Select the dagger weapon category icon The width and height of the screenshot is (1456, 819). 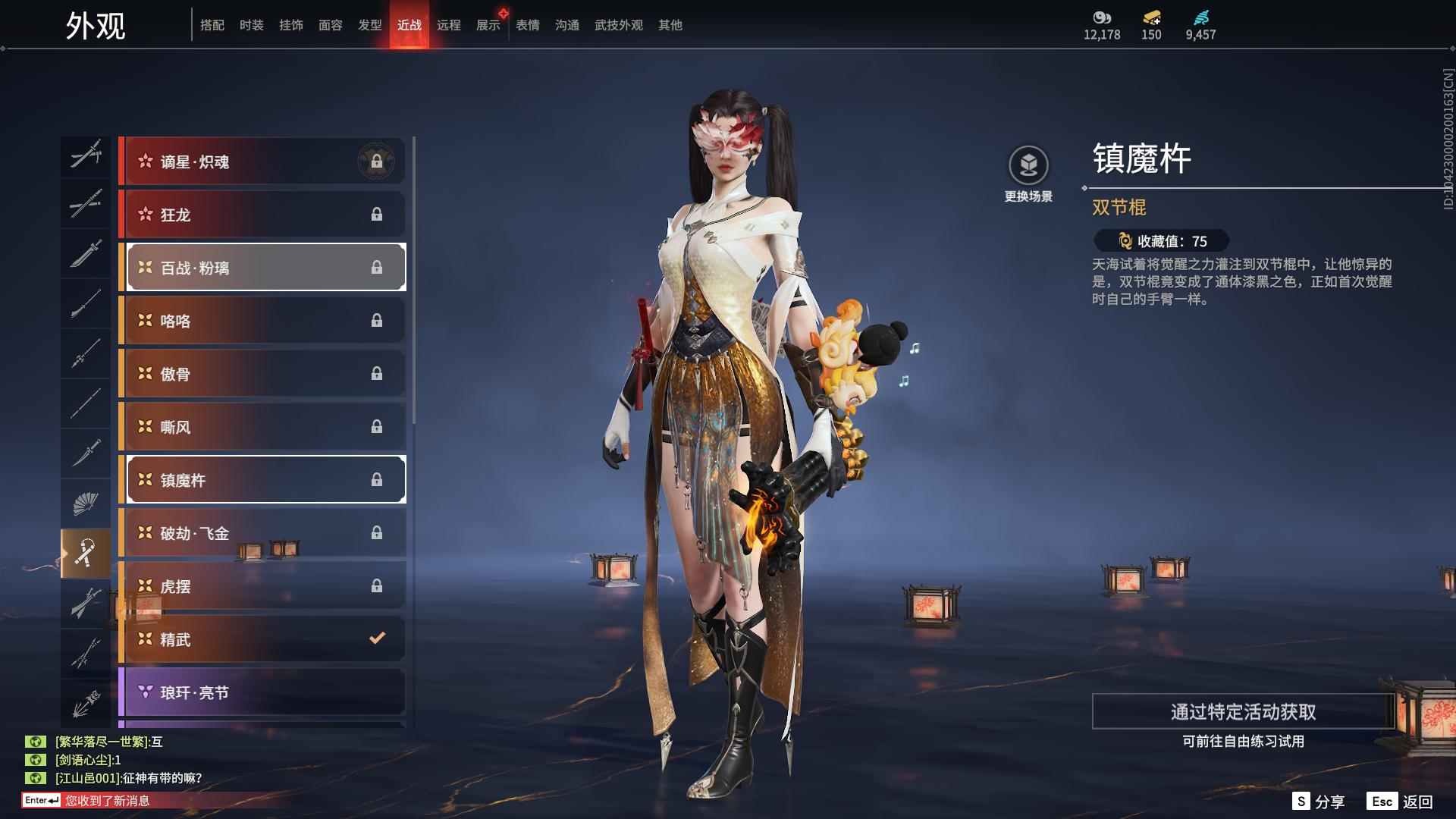click(86, 453)
